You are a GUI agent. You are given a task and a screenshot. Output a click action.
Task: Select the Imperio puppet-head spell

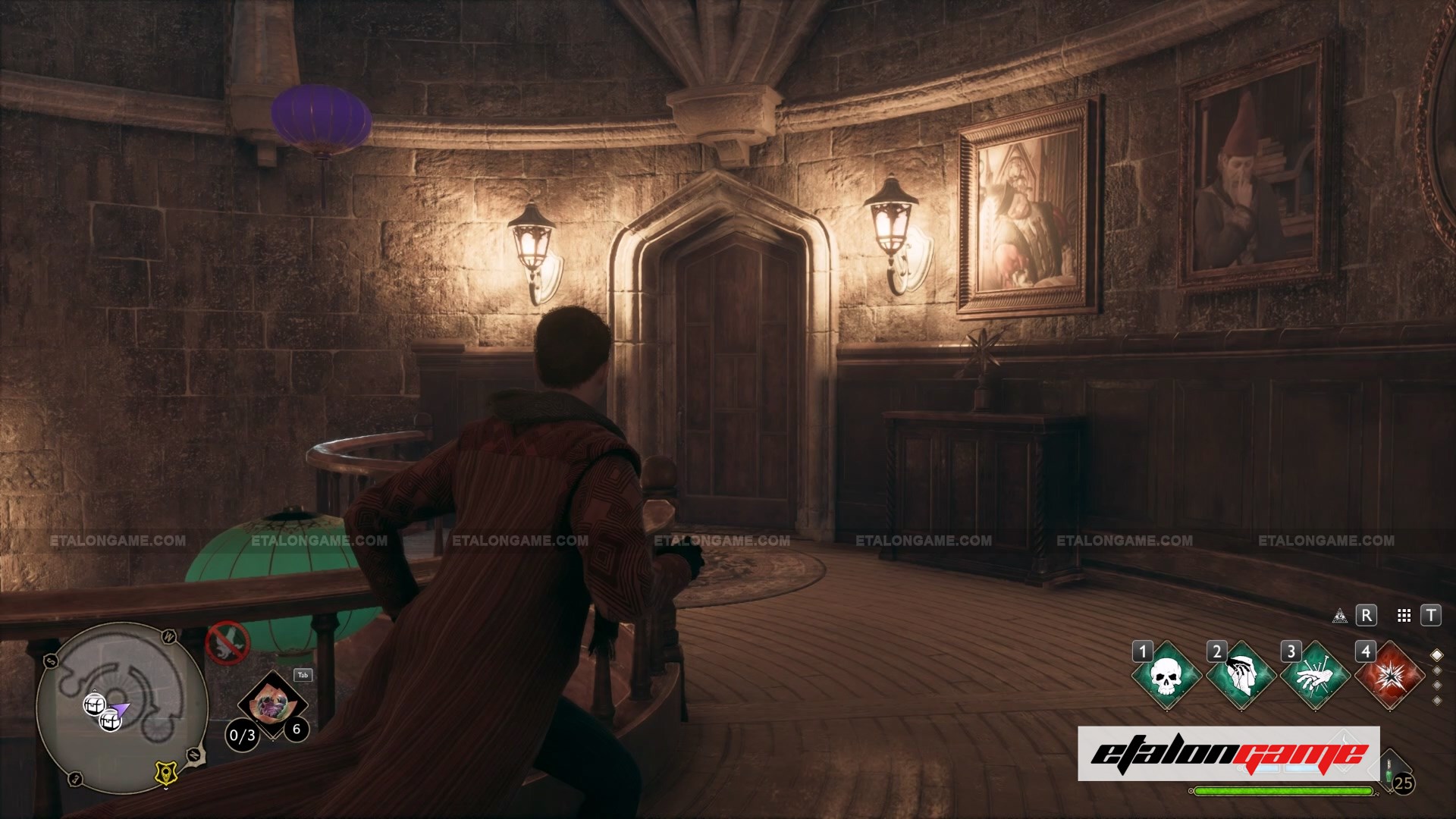click(1241, 676)
